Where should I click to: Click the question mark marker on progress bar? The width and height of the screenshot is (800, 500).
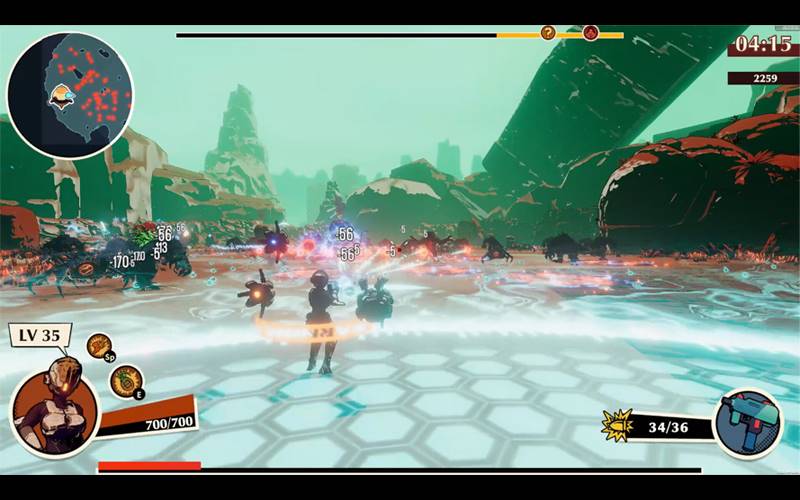(548, 33)
